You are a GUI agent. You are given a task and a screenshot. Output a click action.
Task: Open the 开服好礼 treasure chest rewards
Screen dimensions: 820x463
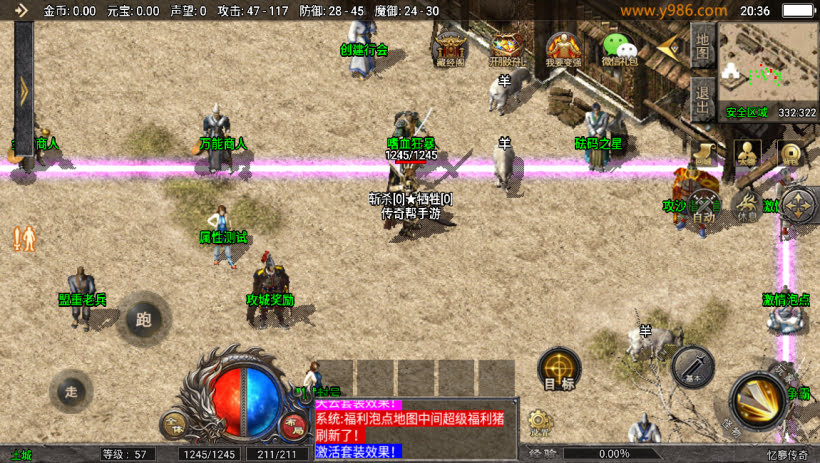click(506, 49)
